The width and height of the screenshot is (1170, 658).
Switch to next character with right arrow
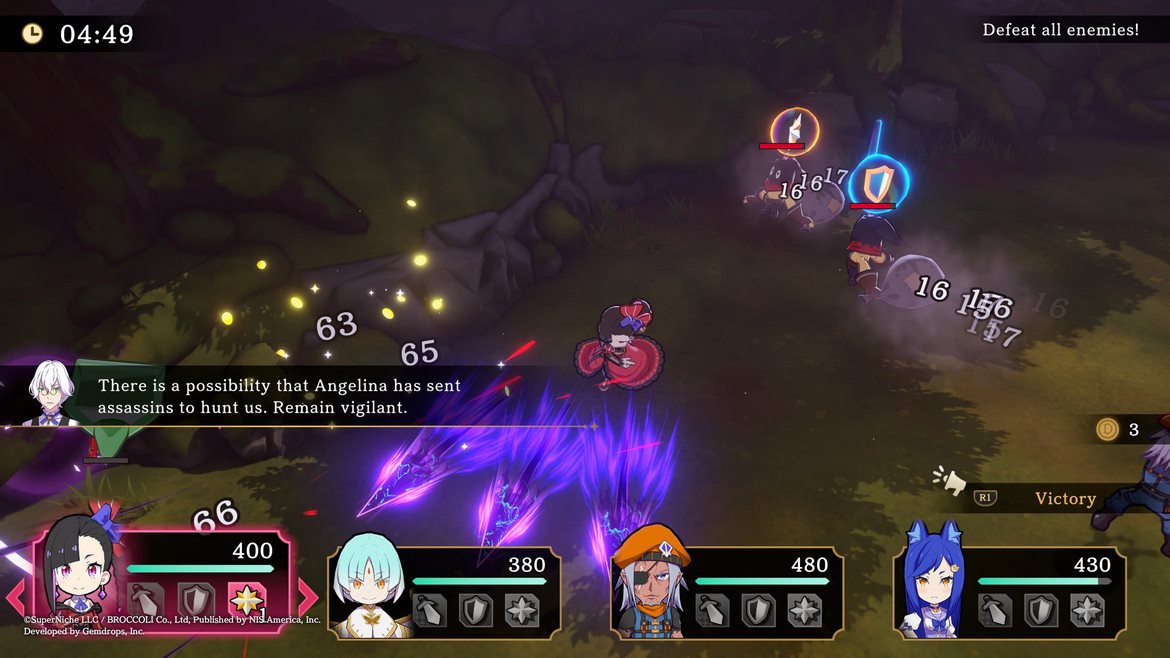coord(308,597)
